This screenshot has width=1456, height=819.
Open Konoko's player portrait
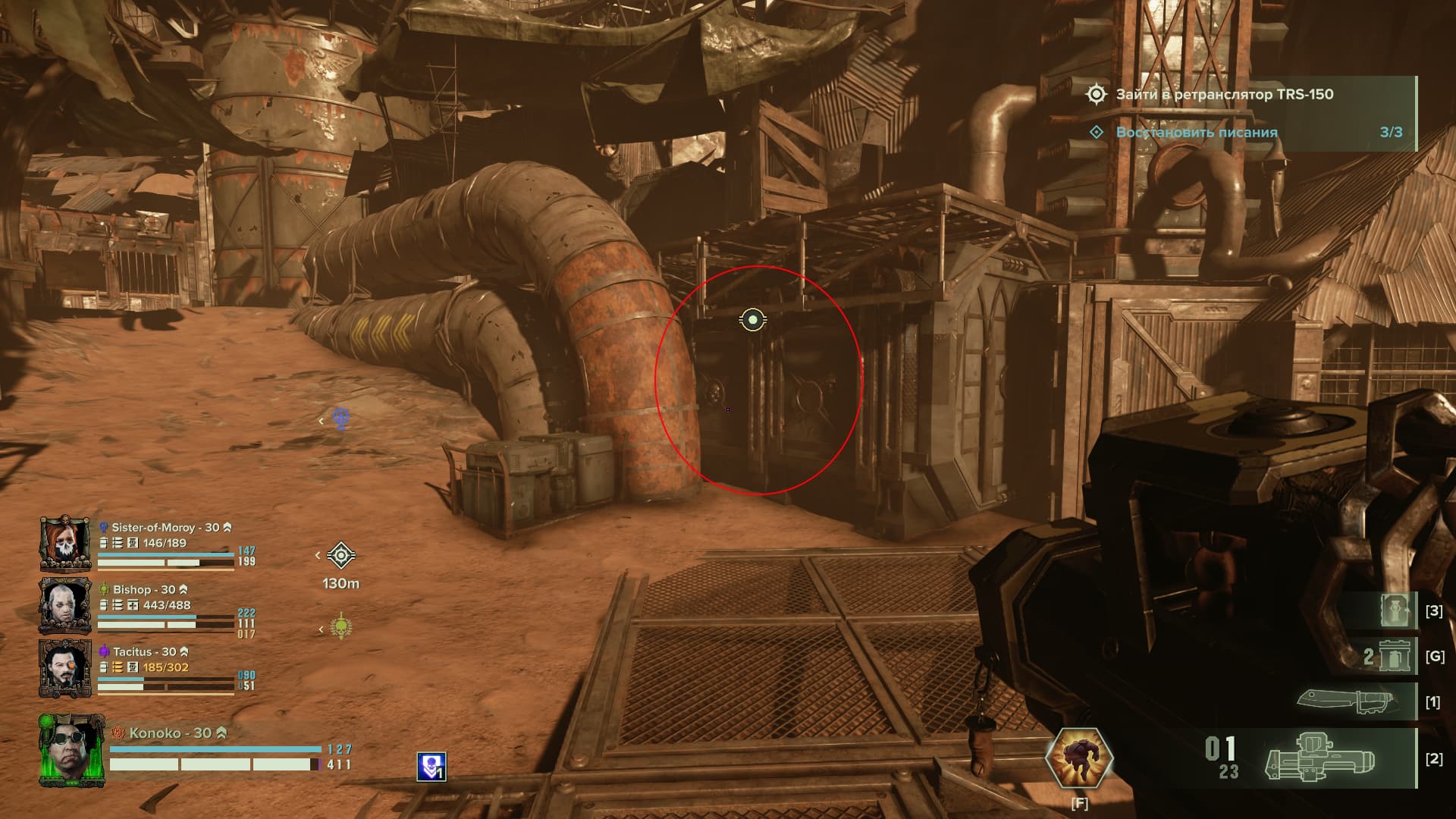(72, 749)
